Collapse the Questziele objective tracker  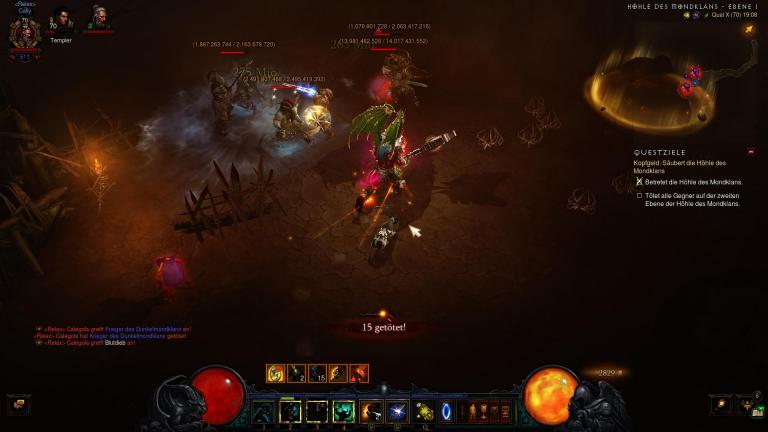click(x=751, y=151)
